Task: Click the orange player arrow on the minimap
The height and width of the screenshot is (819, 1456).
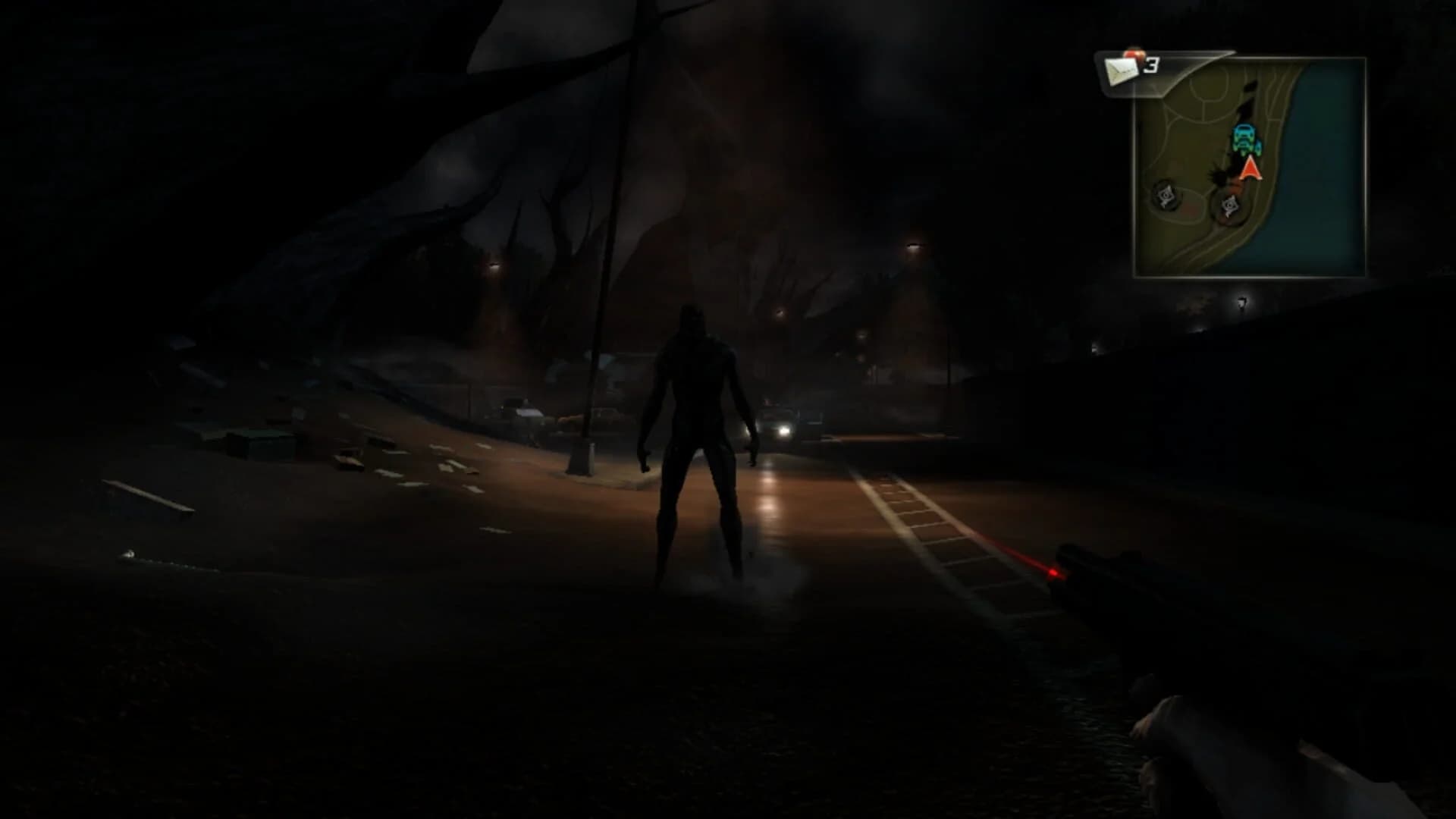Action: [x=1250, y=169]
